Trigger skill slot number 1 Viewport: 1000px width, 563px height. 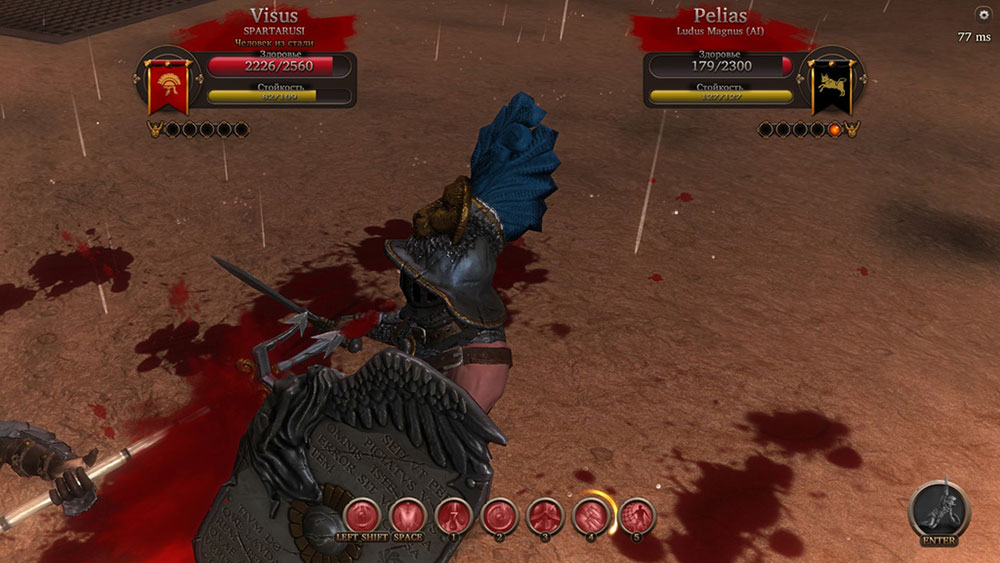[x=453, y=516]
